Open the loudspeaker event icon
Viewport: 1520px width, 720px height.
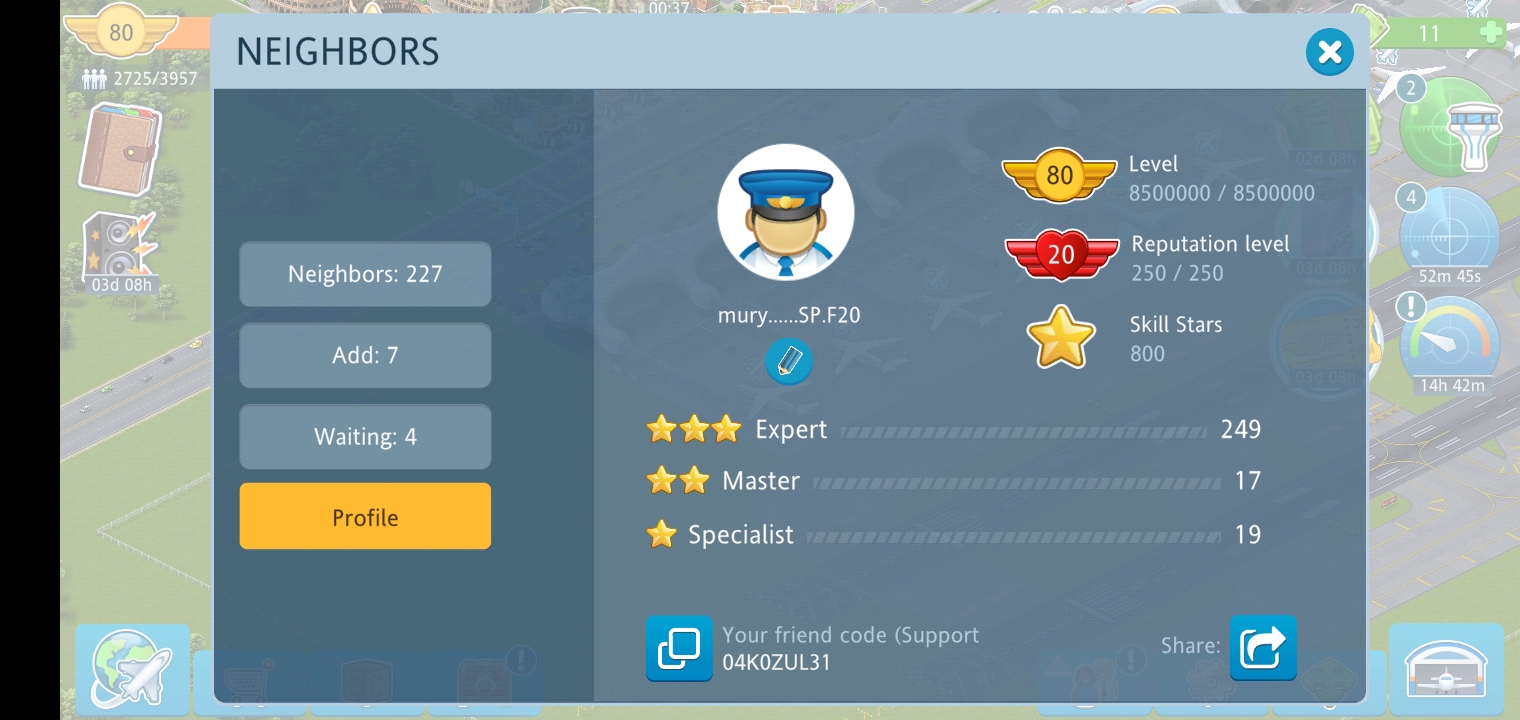tap(120, 247)
